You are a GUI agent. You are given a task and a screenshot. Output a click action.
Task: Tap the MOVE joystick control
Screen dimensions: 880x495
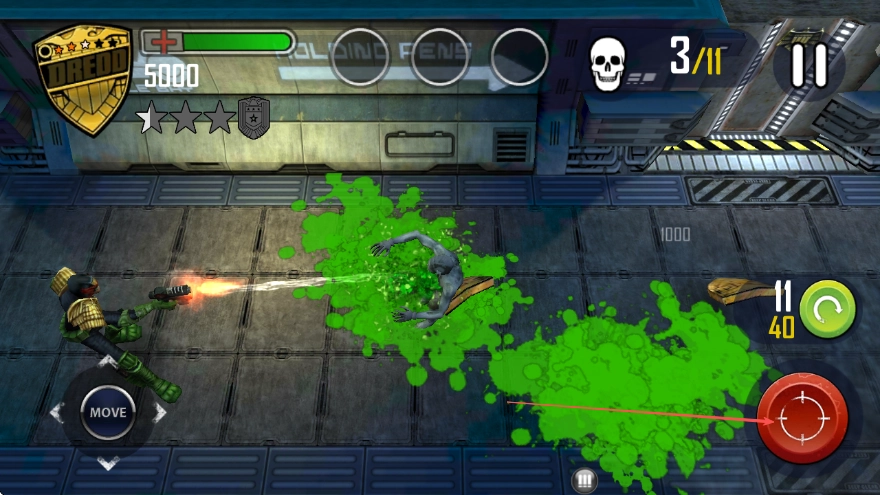coord(108,411)
